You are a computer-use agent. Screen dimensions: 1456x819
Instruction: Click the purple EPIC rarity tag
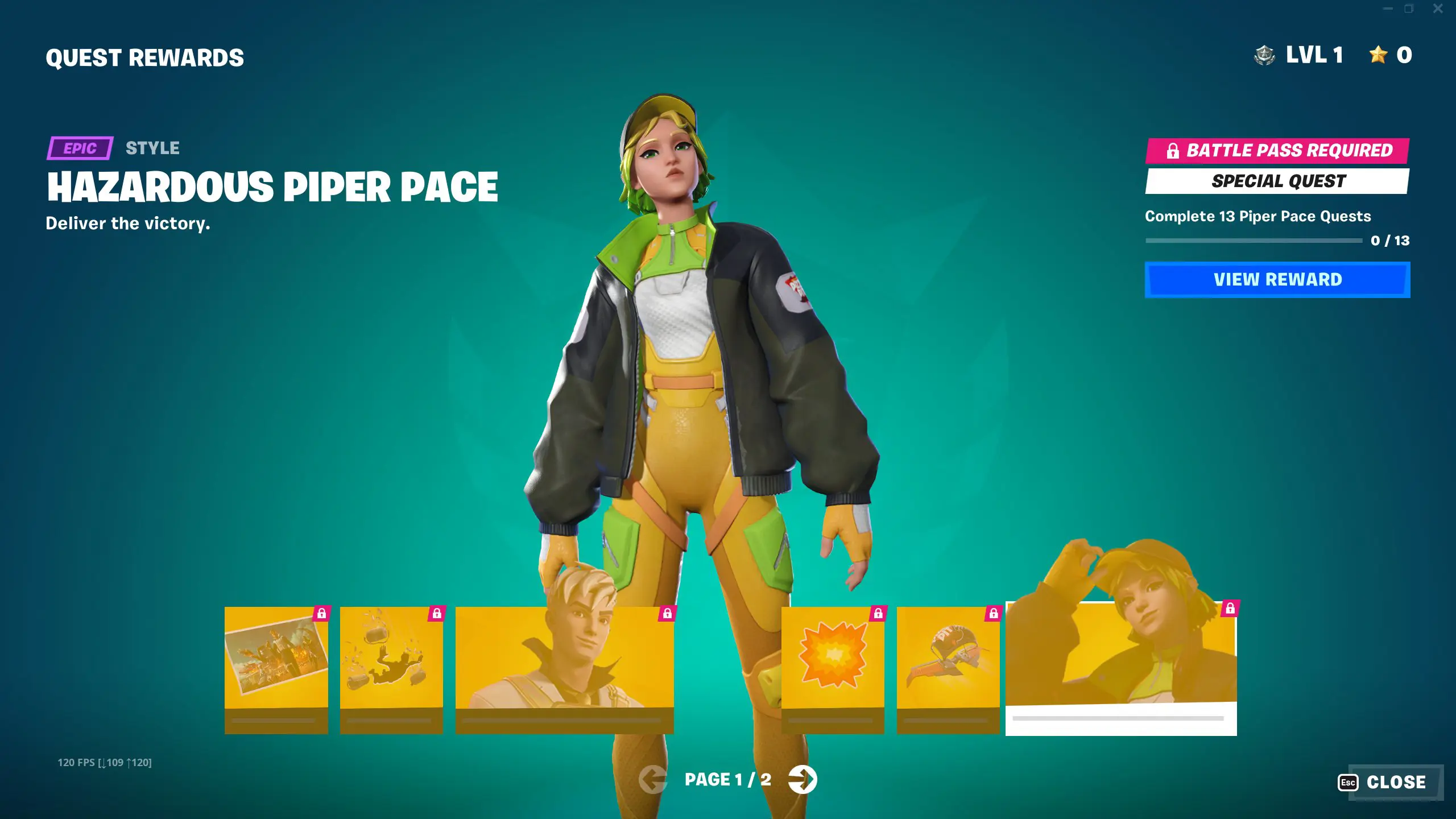tap(80, 149)
